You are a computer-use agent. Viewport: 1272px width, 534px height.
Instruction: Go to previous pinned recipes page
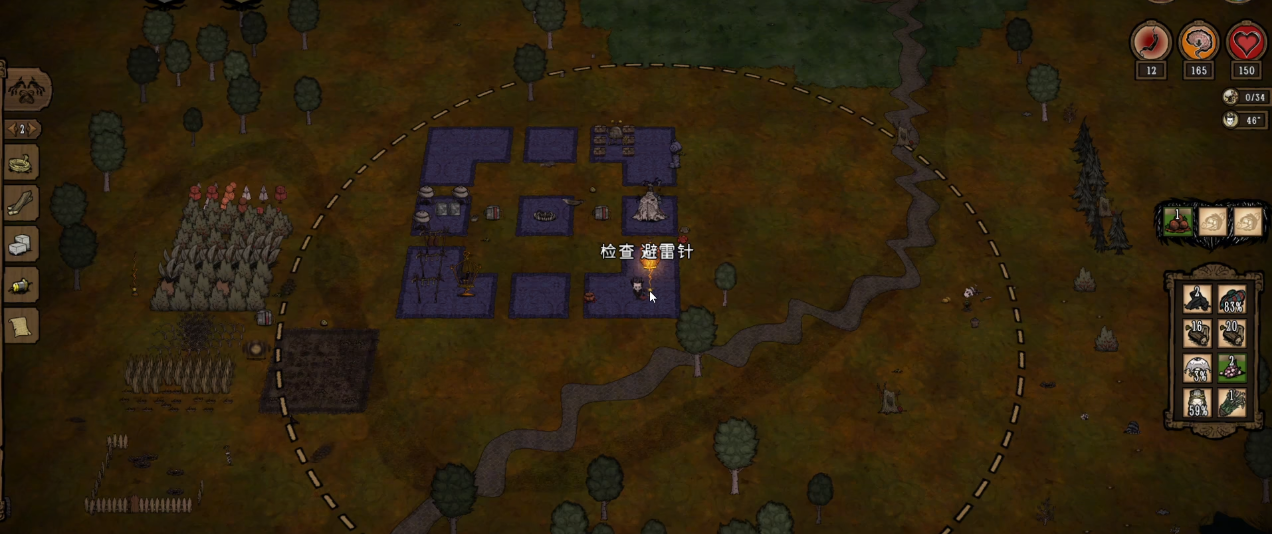[x=11, y=129]
